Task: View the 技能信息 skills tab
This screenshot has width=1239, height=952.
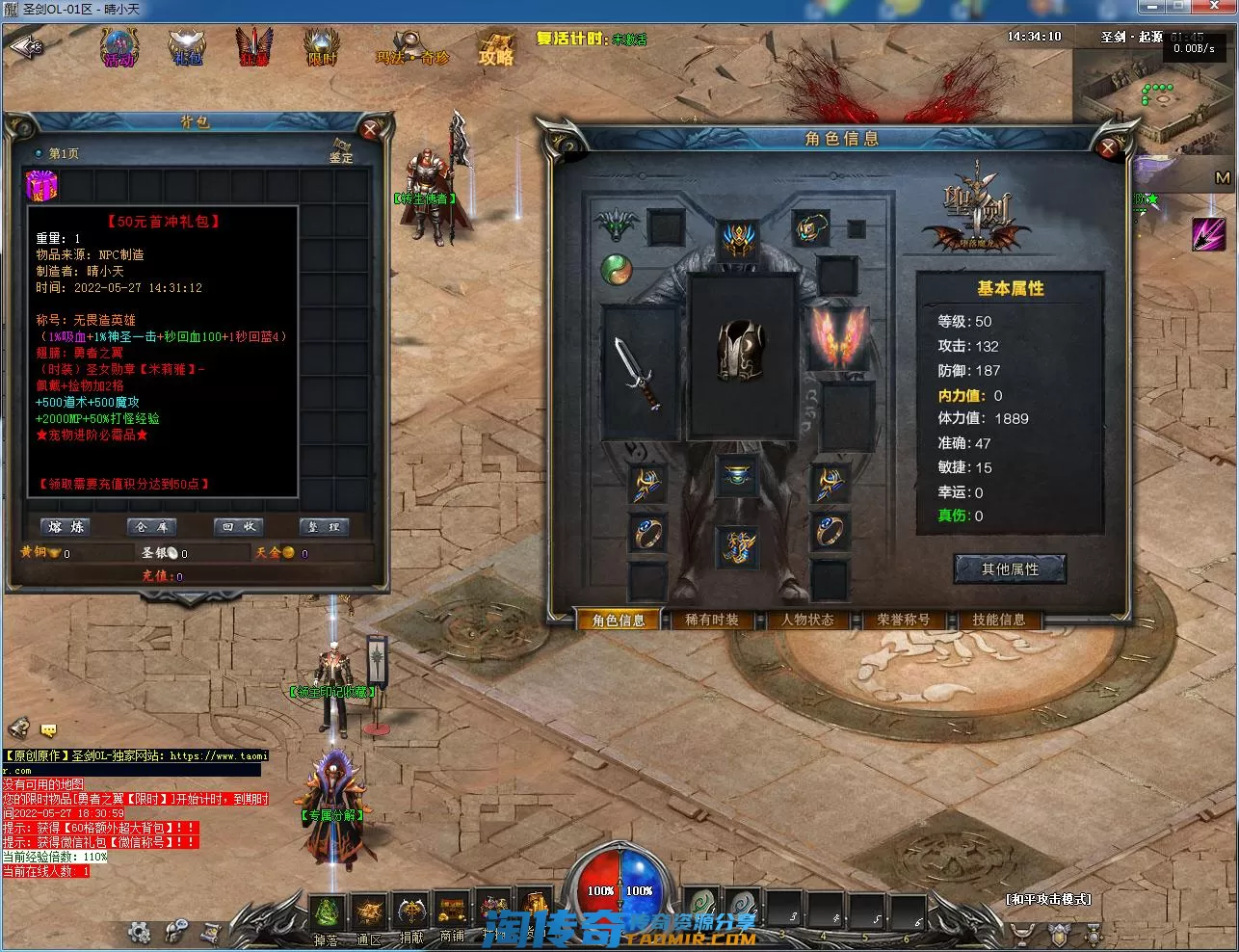Action: [999, 621]
